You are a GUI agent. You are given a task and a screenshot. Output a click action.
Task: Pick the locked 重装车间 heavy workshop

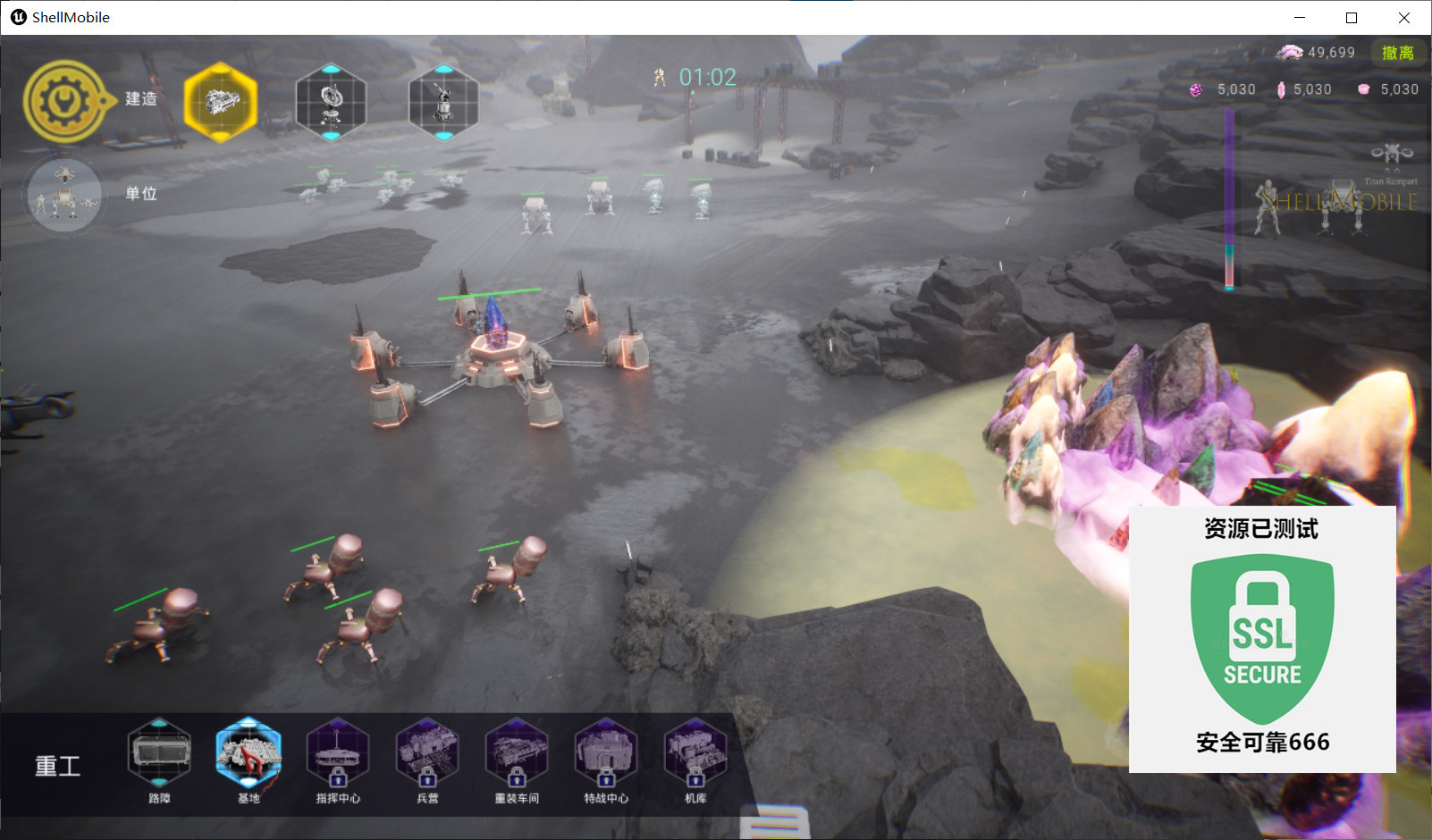pyautogui.click(x=517, y=753)
